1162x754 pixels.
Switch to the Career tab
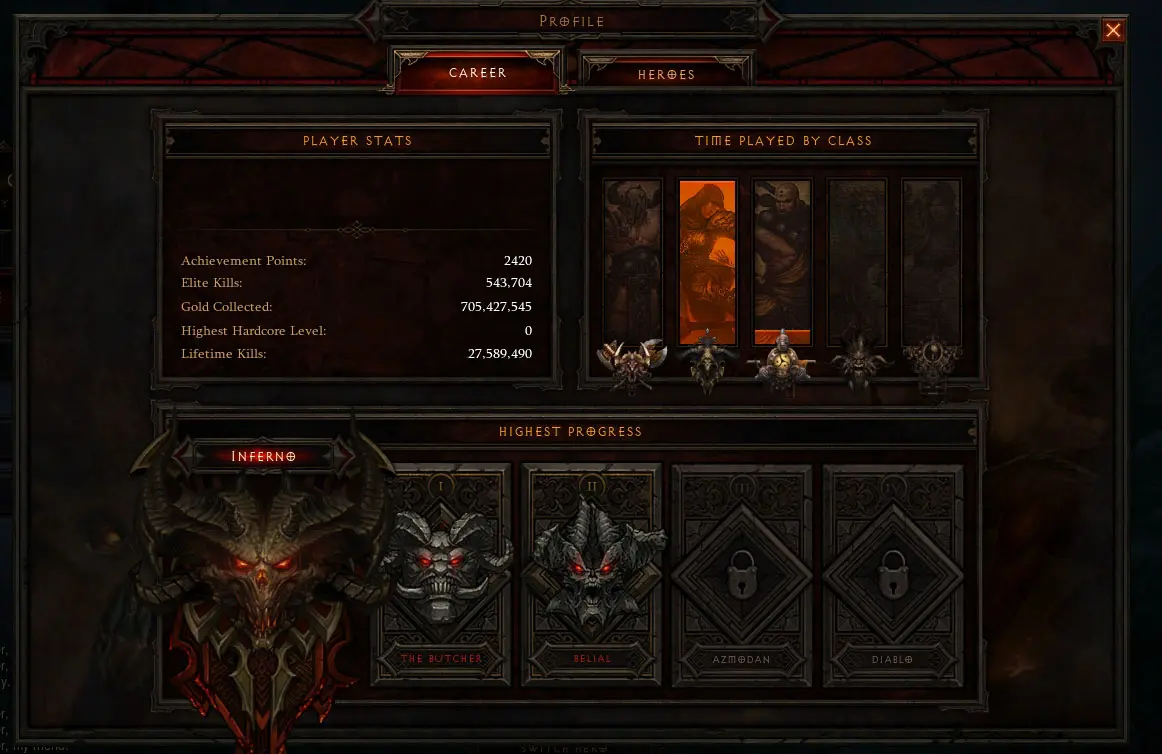477,73
